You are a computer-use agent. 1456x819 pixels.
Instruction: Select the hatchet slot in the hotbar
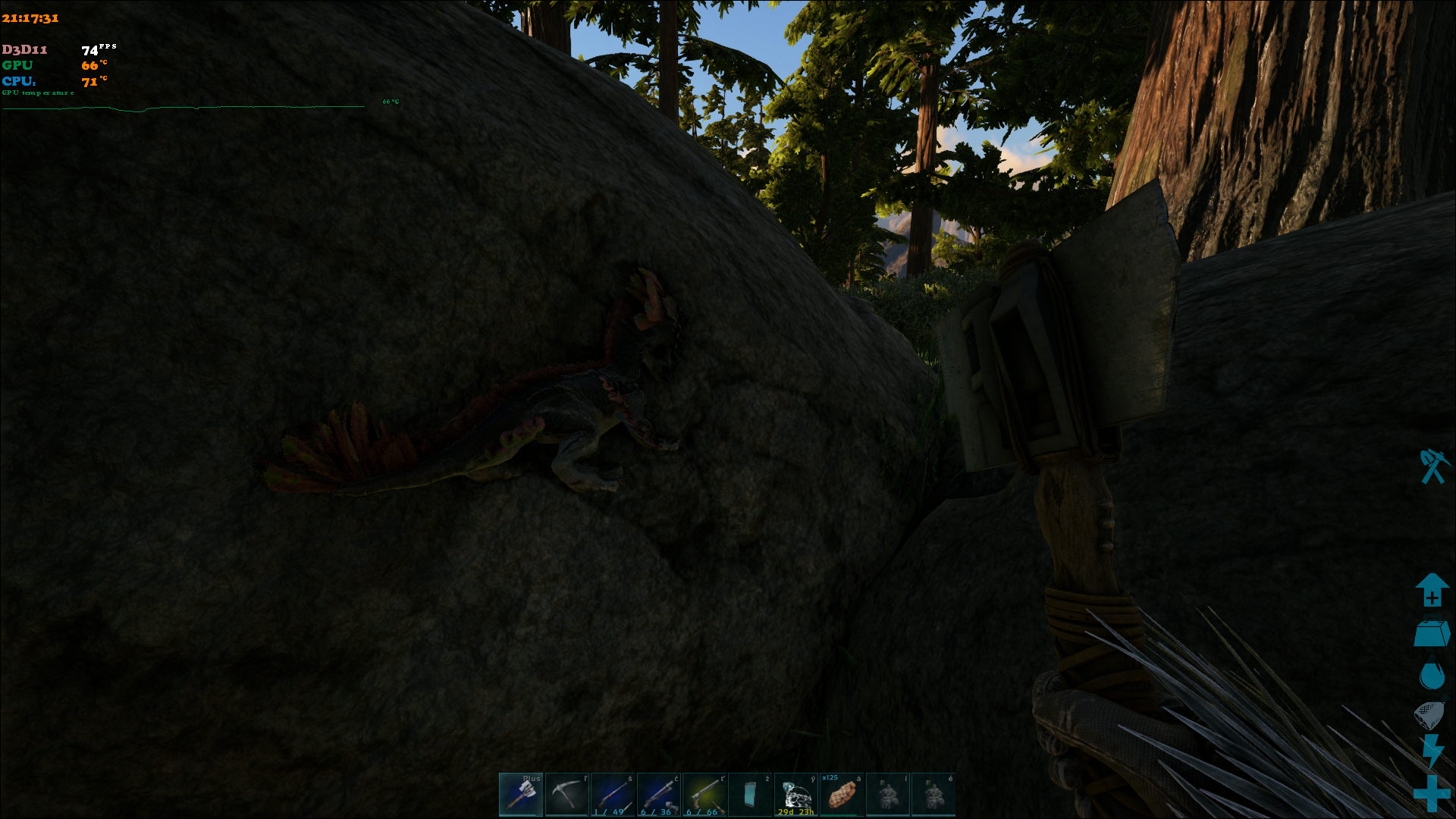[521, 794]
